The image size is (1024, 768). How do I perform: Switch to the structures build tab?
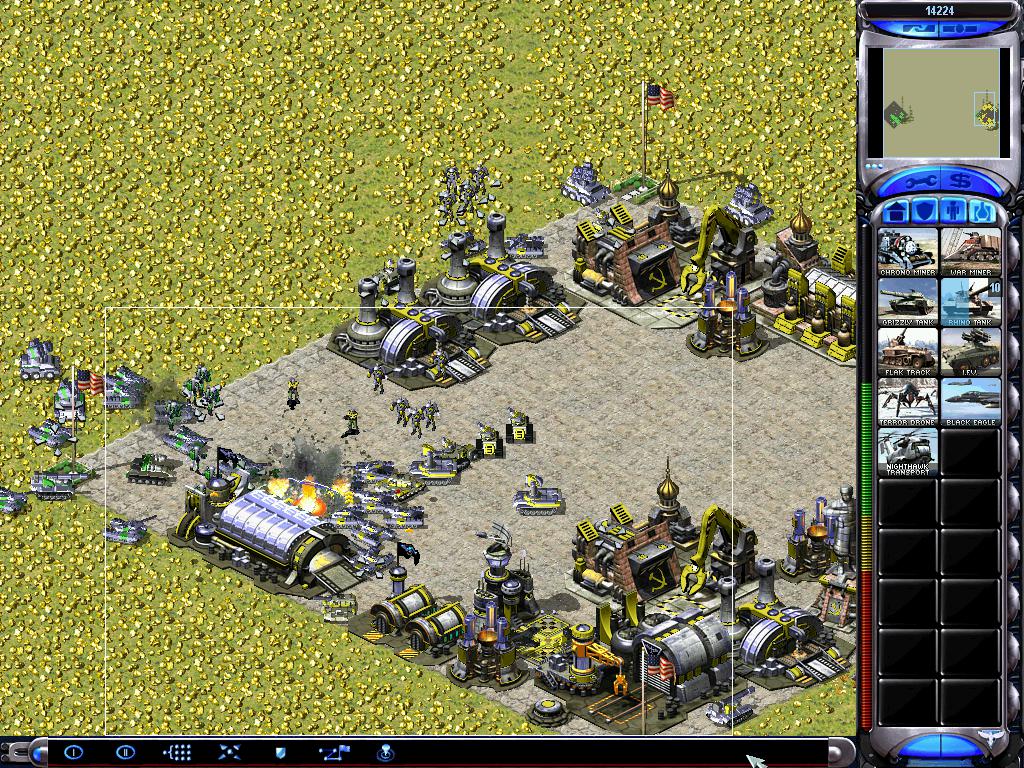[897, 212]
